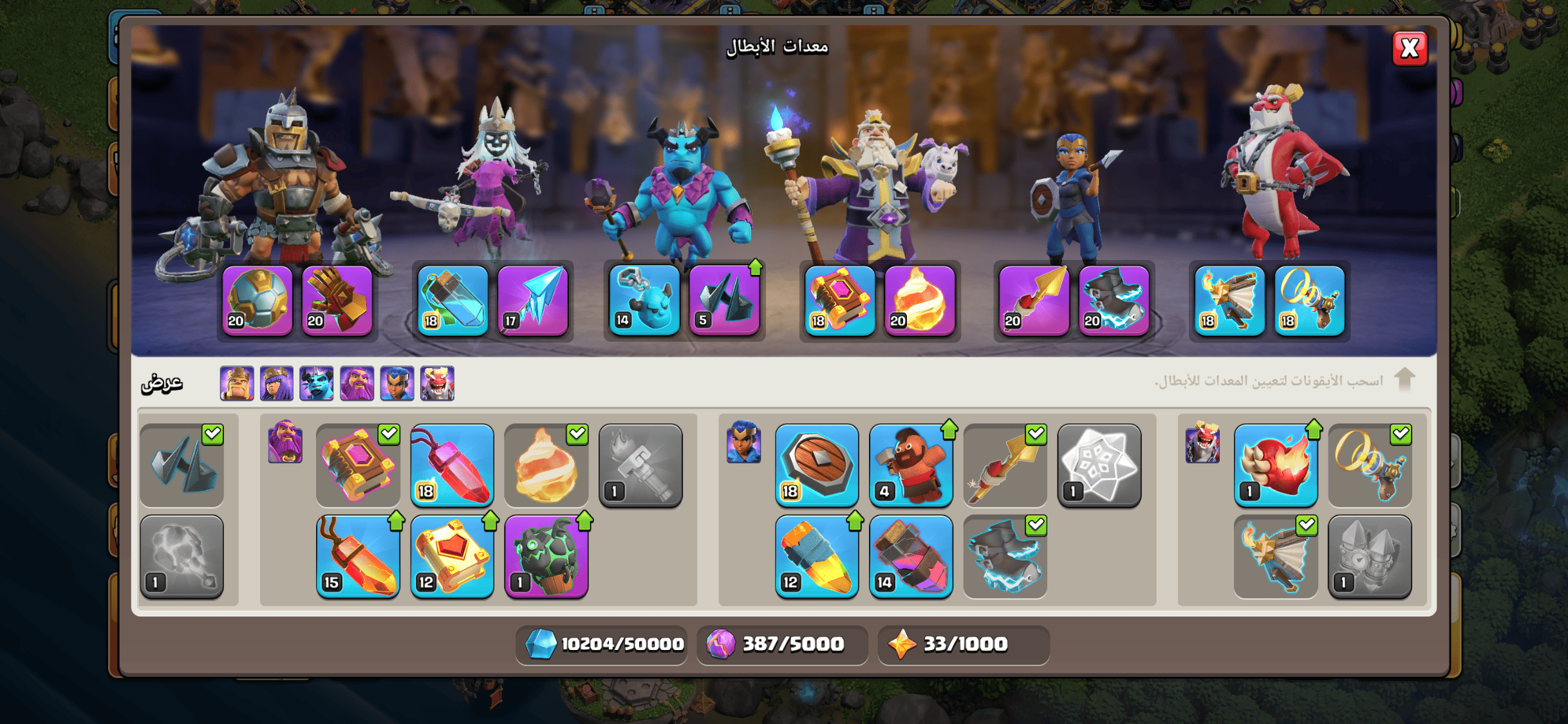Select the red Dragon Duke filter portrait
1568x724 pixels.
click(437, 384)
